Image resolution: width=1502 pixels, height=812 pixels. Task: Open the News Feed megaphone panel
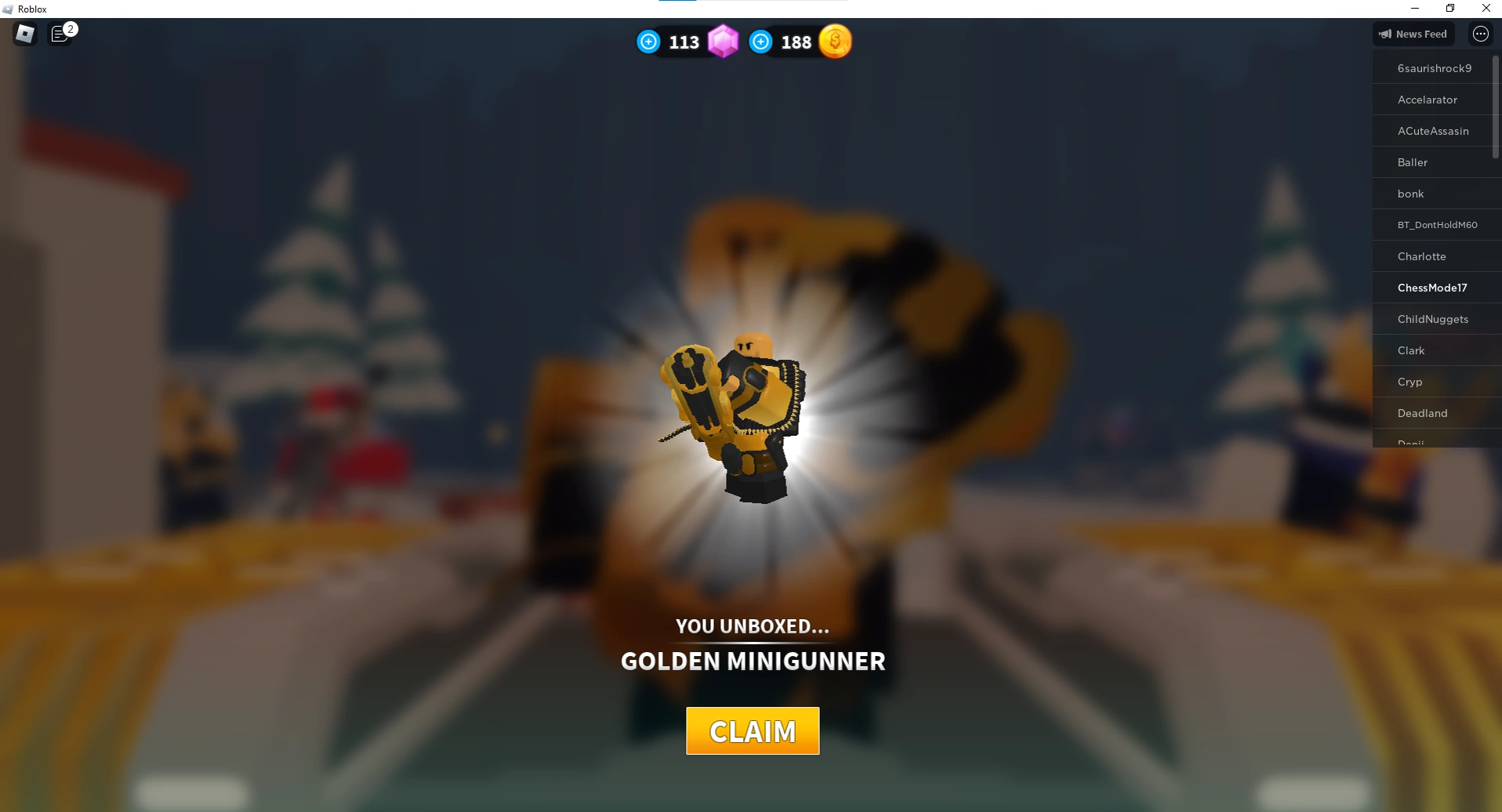pyautogui.click(x=1413, y=34)
